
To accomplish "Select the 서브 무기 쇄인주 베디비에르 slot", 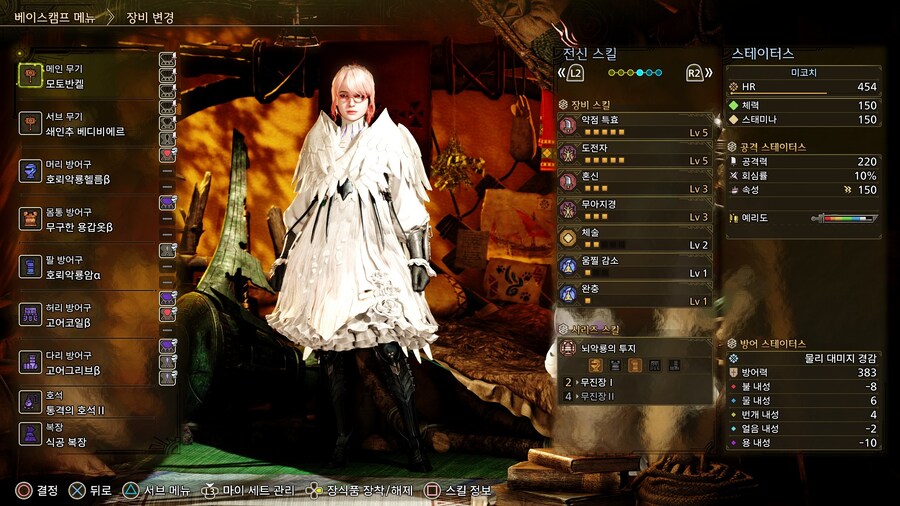I will click(85, 123).
